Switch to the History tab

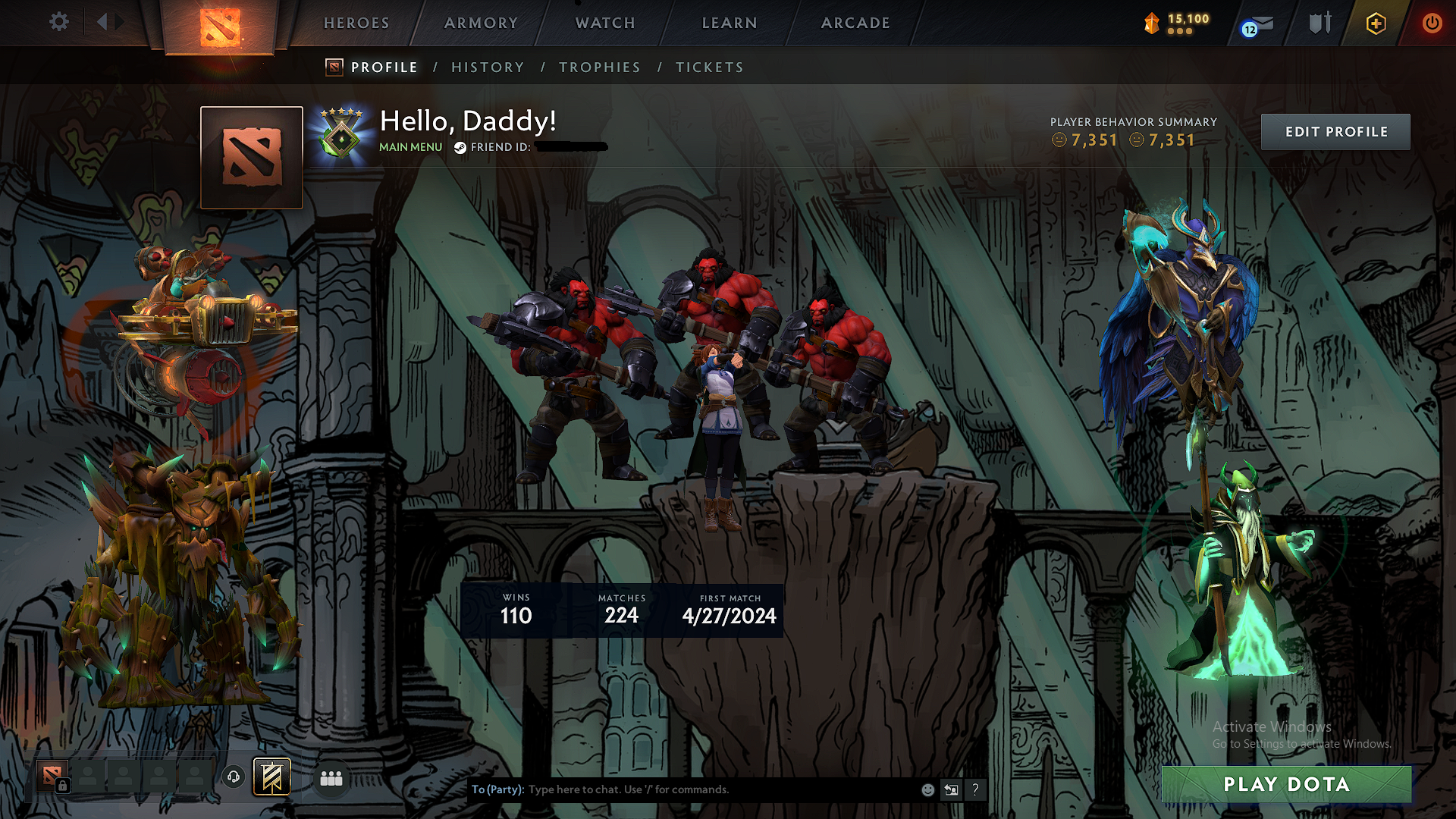point(488,67)
